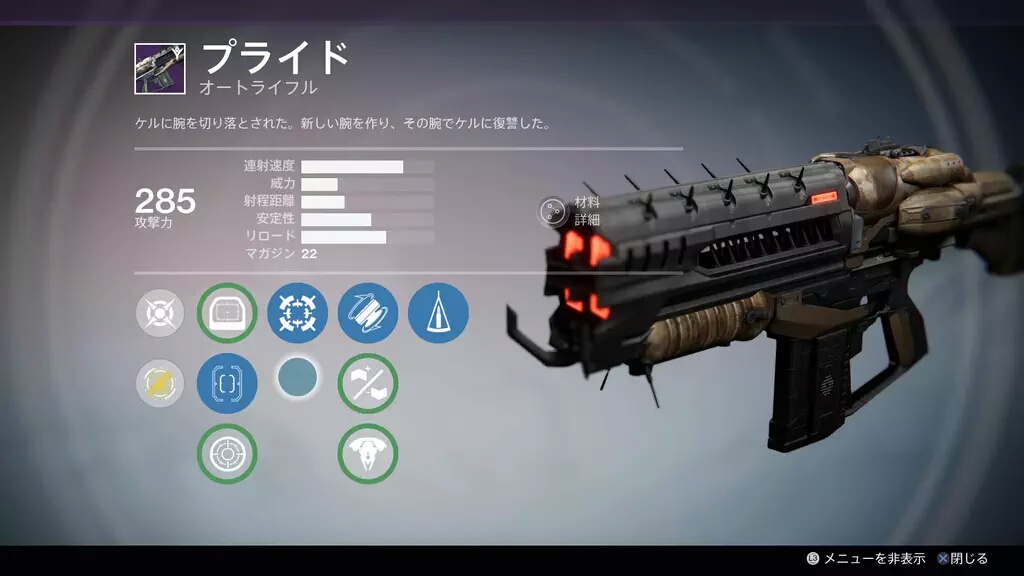
Task: Select the spinning ammo coil perk
Action: pos(368,313)
